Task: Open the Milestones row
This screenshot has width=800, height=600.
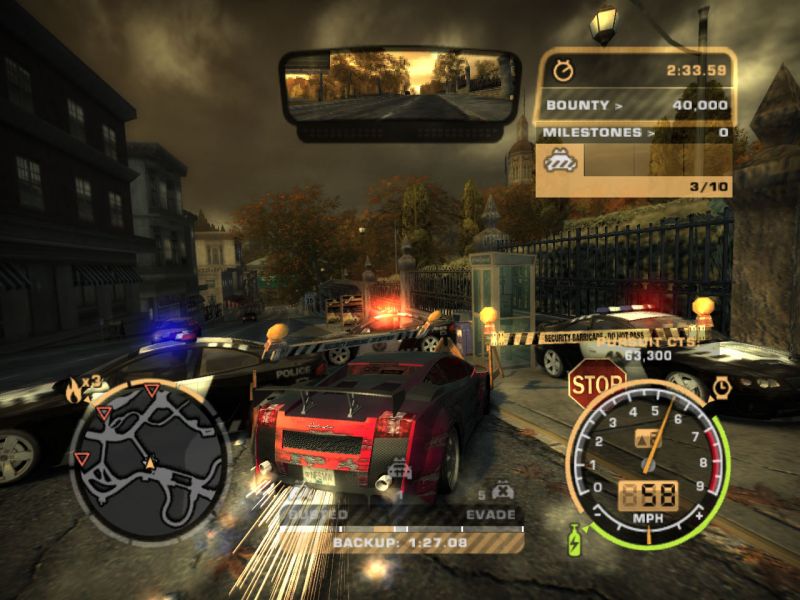Action: click(636, 131)
